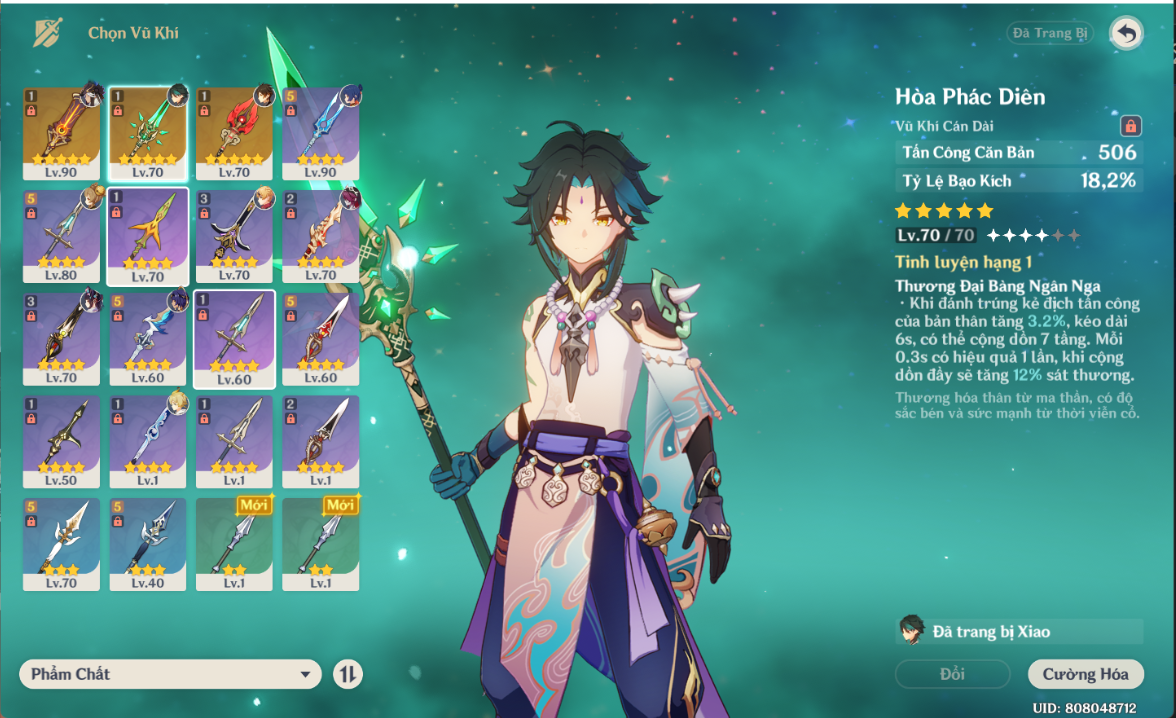Image resolution: width=1176 pixels, height=718 pixels.
Task: Open the Phẩm Chất sort dropdown
Action: tap(170, 674)
